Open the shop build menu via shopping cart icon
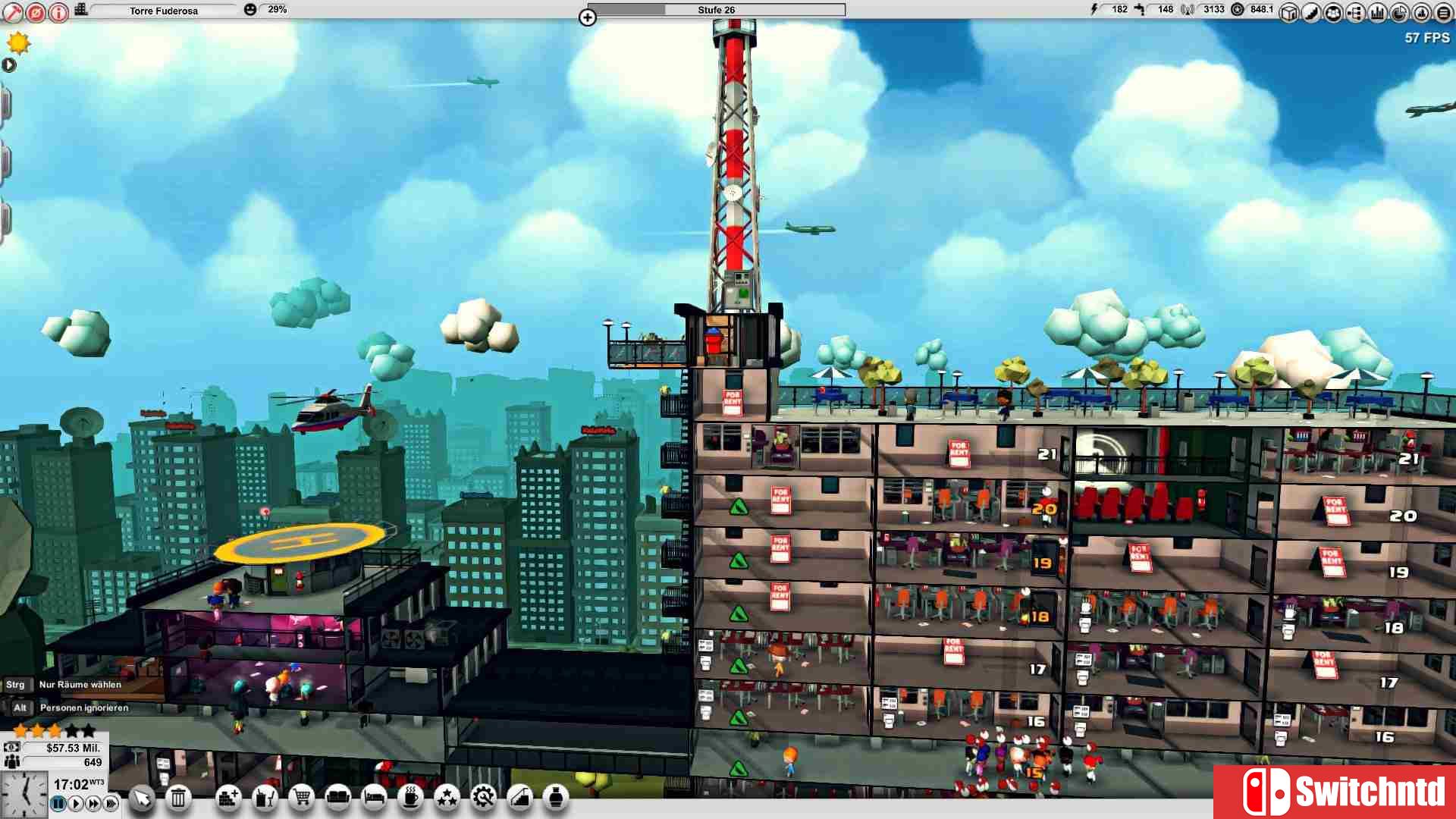 [x=303, y=799]
